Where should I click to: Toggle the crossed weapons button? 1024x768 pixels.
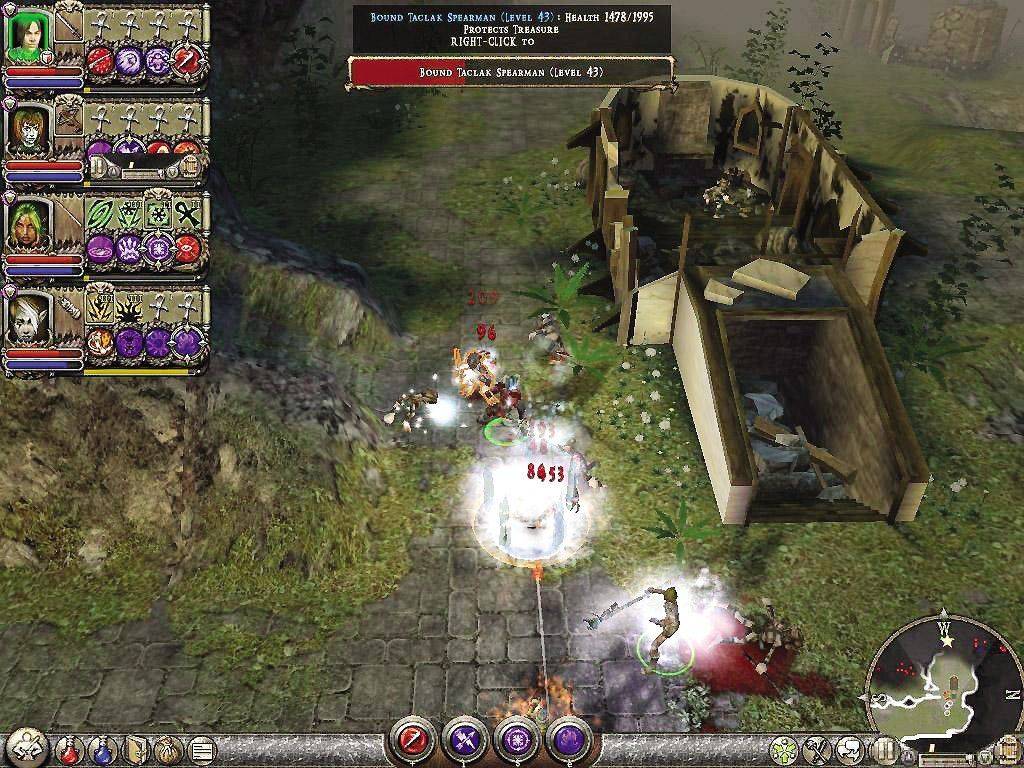point(817,749)
